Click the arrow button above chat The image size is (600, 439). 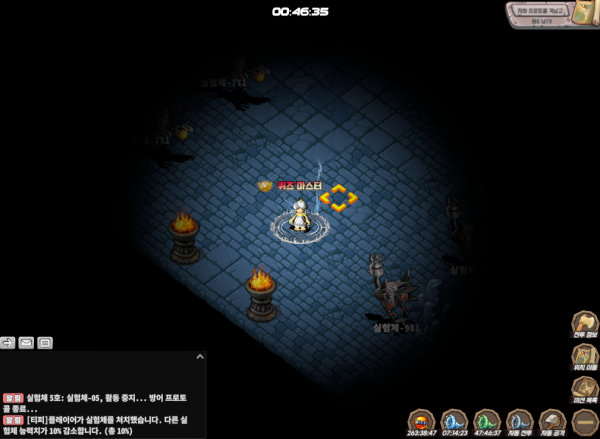click(8, 343)
